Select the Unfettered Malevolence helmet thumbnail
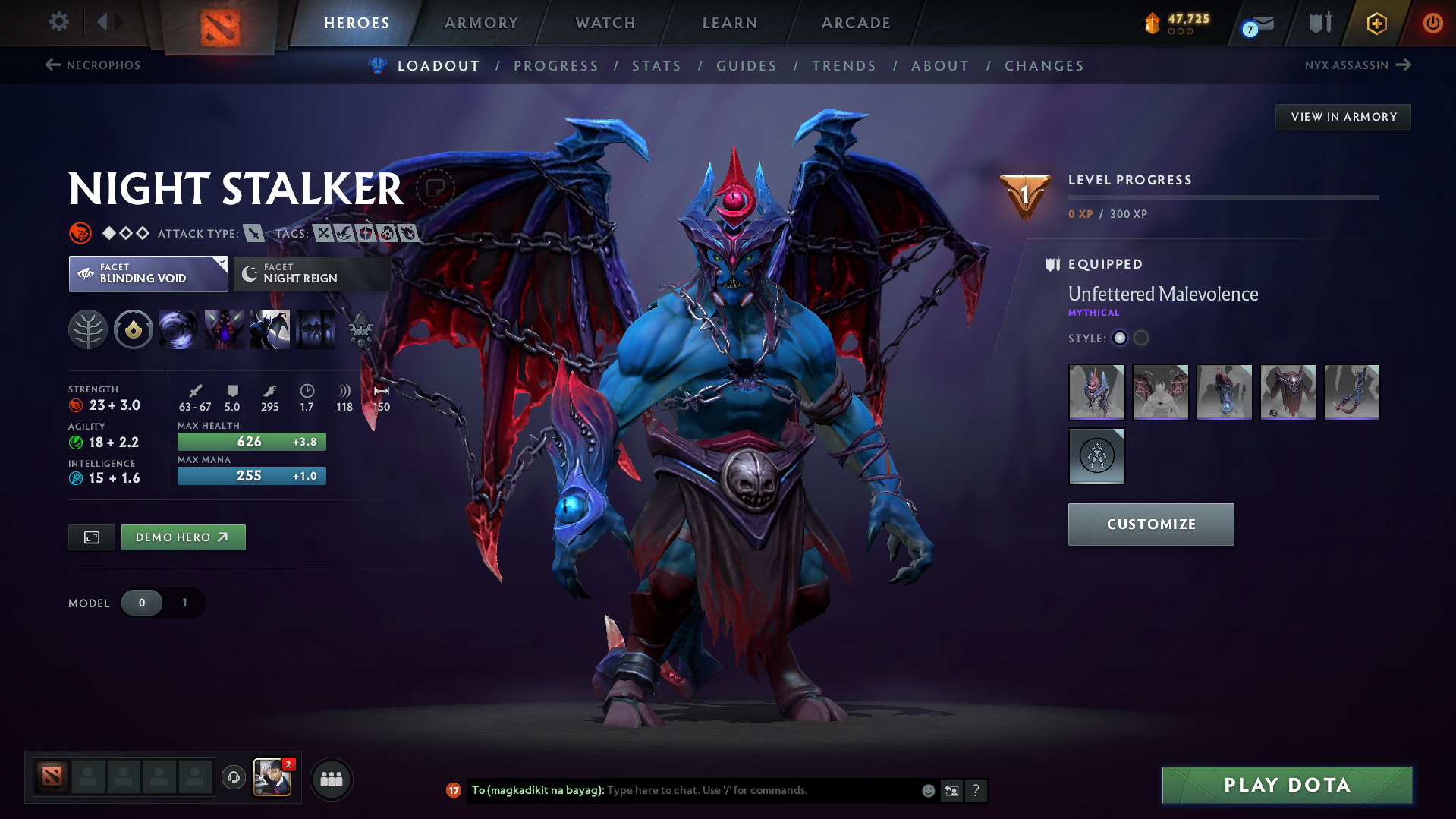Image resolution: width=1456 pixels, height=819 pixels. pyautogui.click(x=1096, y=392)
